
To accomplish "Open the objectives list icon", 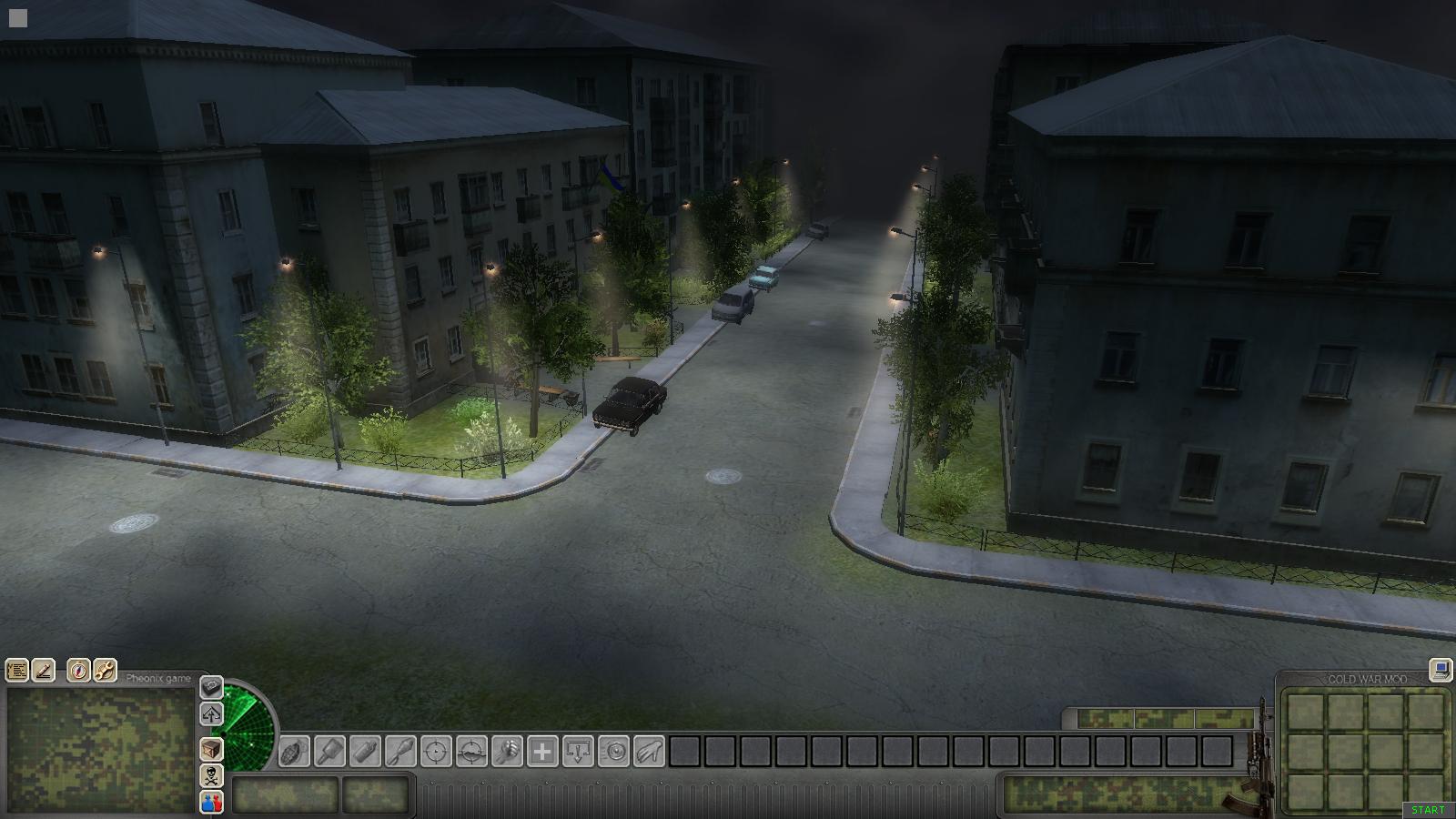I will tap(17, 672).
